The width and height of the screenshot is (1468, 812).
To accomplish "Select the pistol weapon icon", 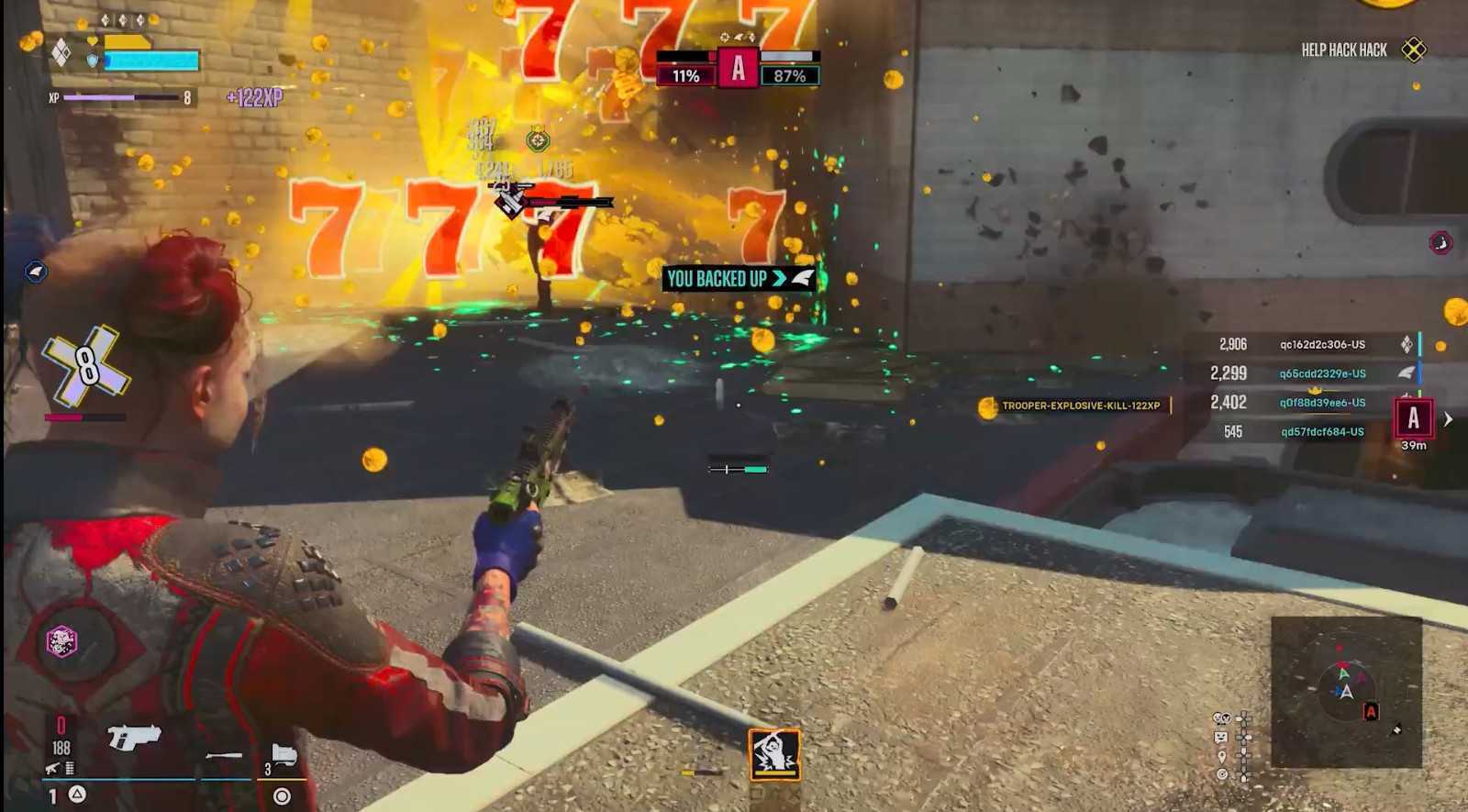I will 134,737.
